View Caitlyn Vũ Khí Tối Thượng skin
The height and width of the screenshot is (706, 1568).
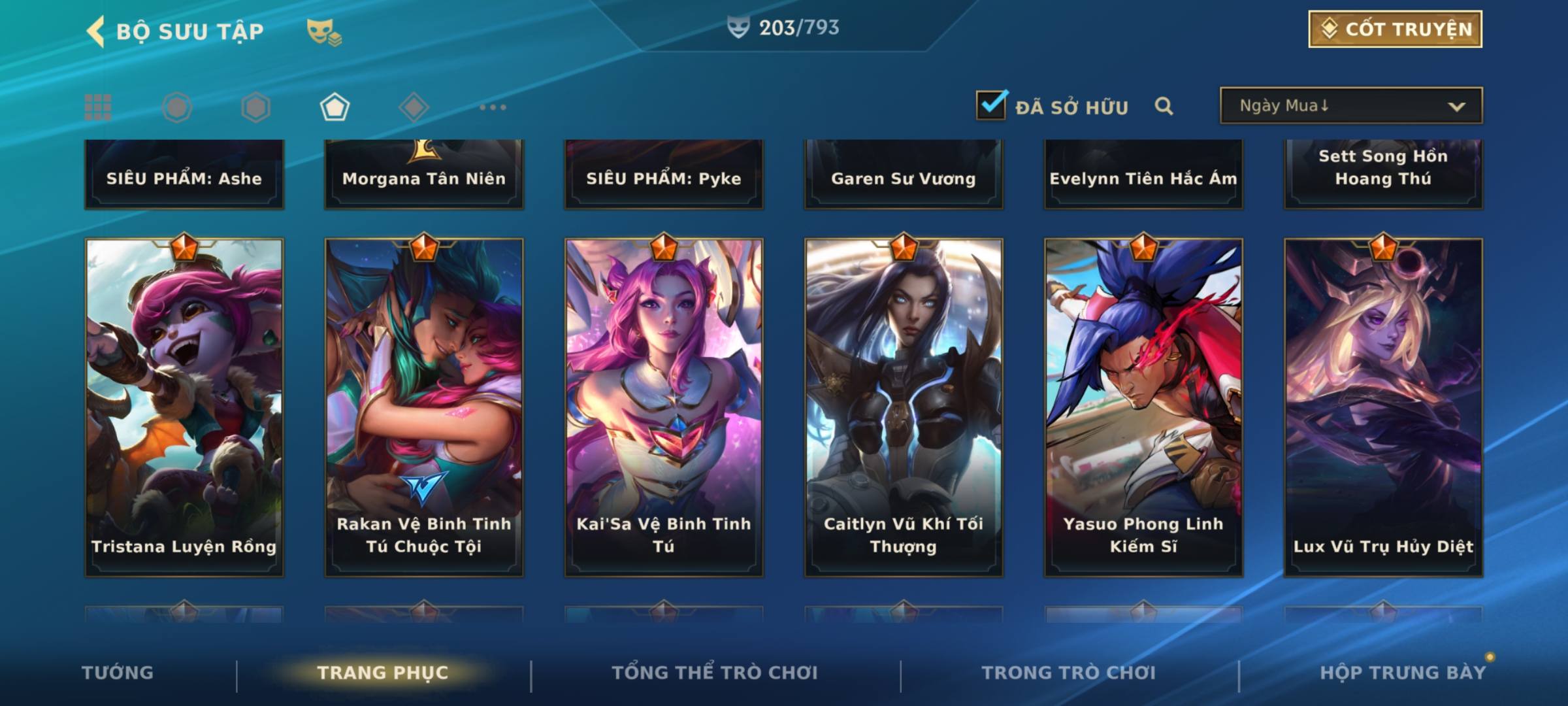click(x=904, y=407)
